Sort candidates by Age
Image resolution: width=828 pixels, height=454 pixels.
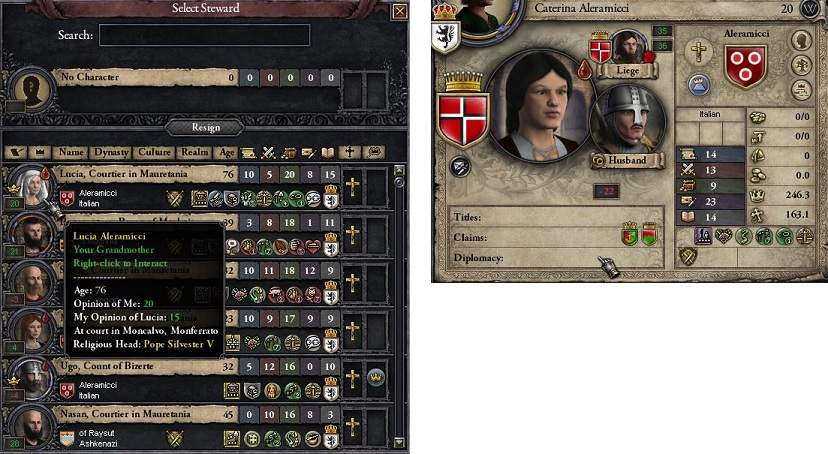pos(227,153)
